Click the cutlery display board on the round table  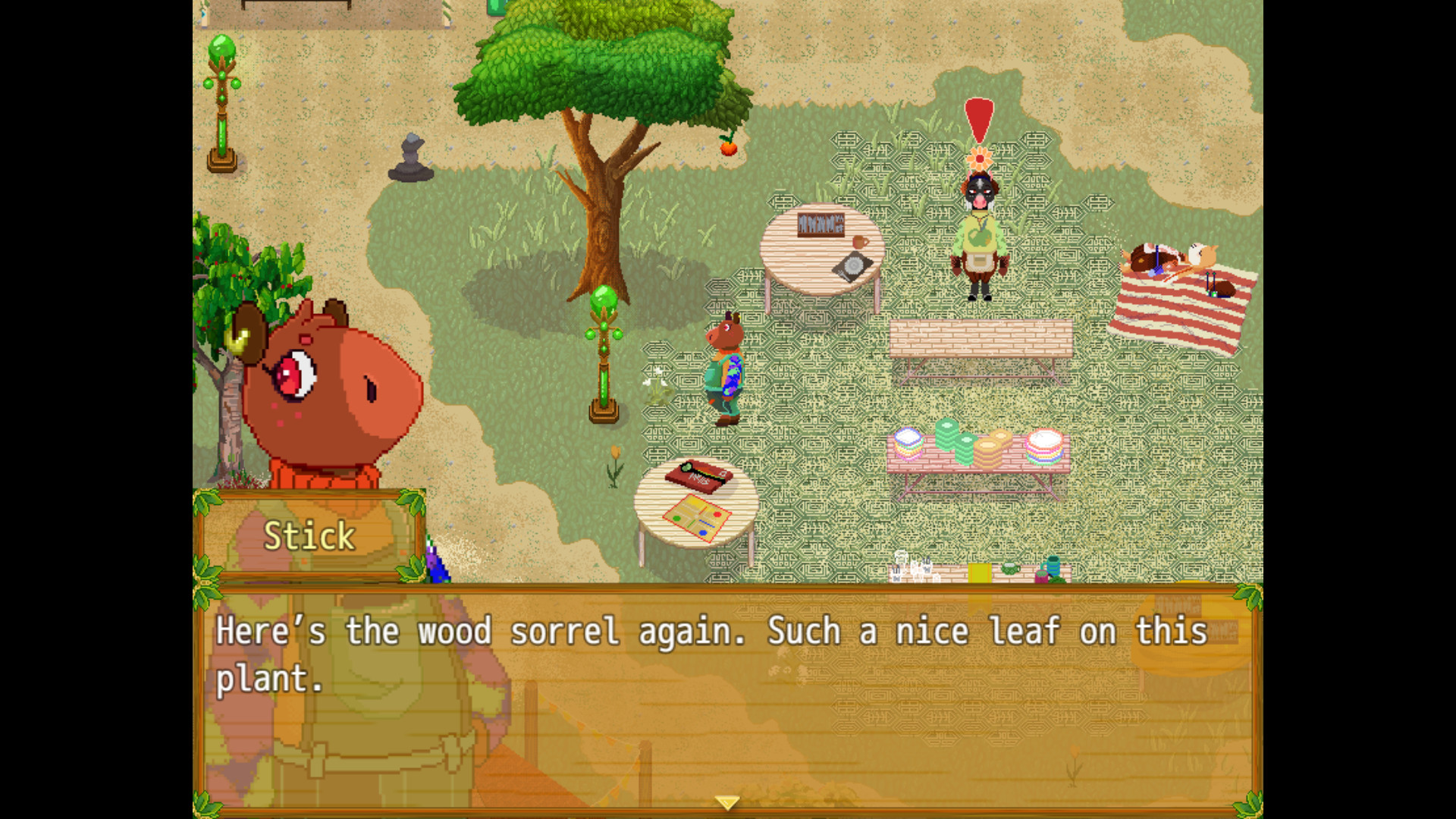click(x=821, y=224)
